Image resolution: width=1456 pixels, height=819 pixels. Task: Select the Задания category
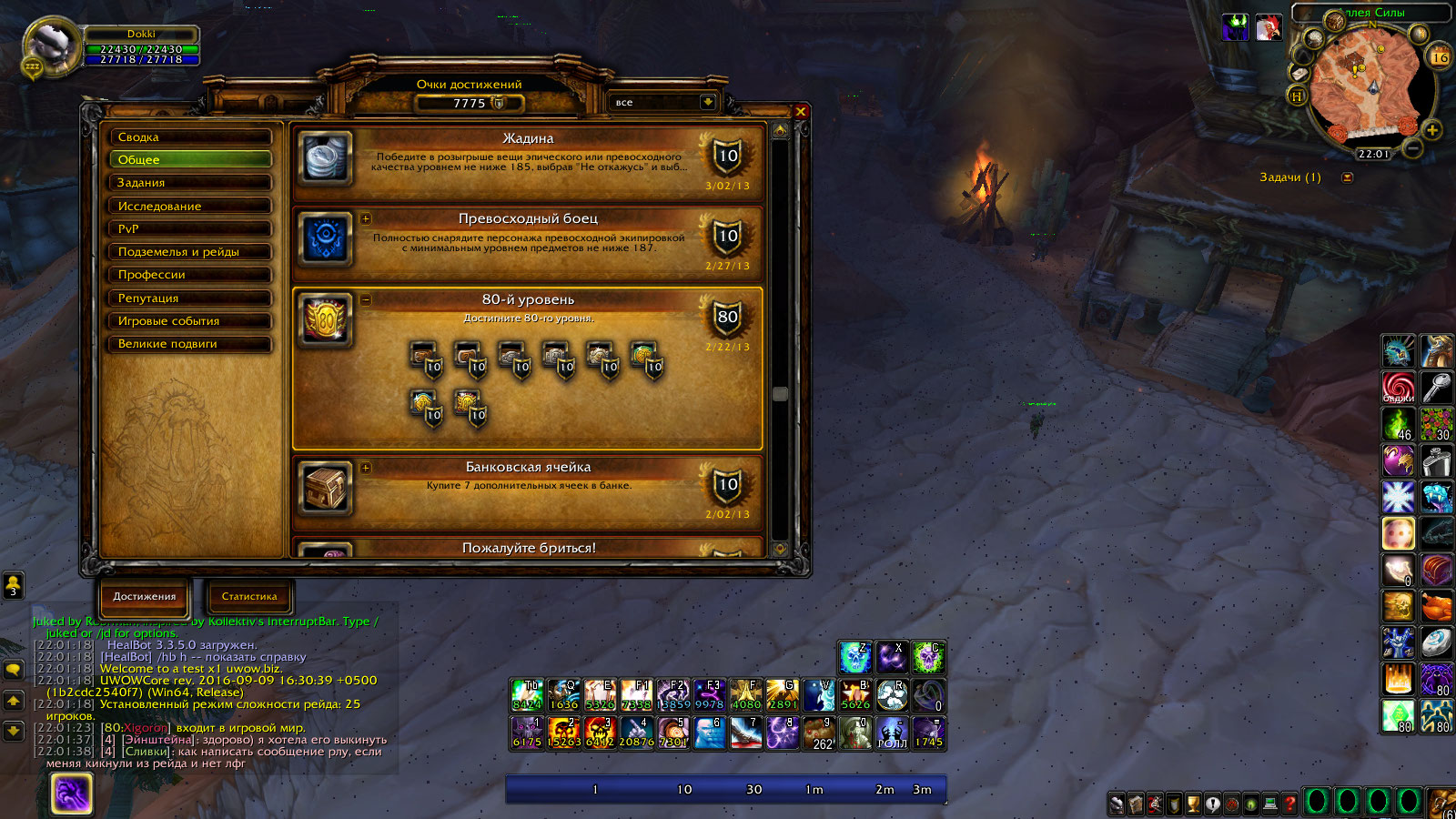(190, 183)
